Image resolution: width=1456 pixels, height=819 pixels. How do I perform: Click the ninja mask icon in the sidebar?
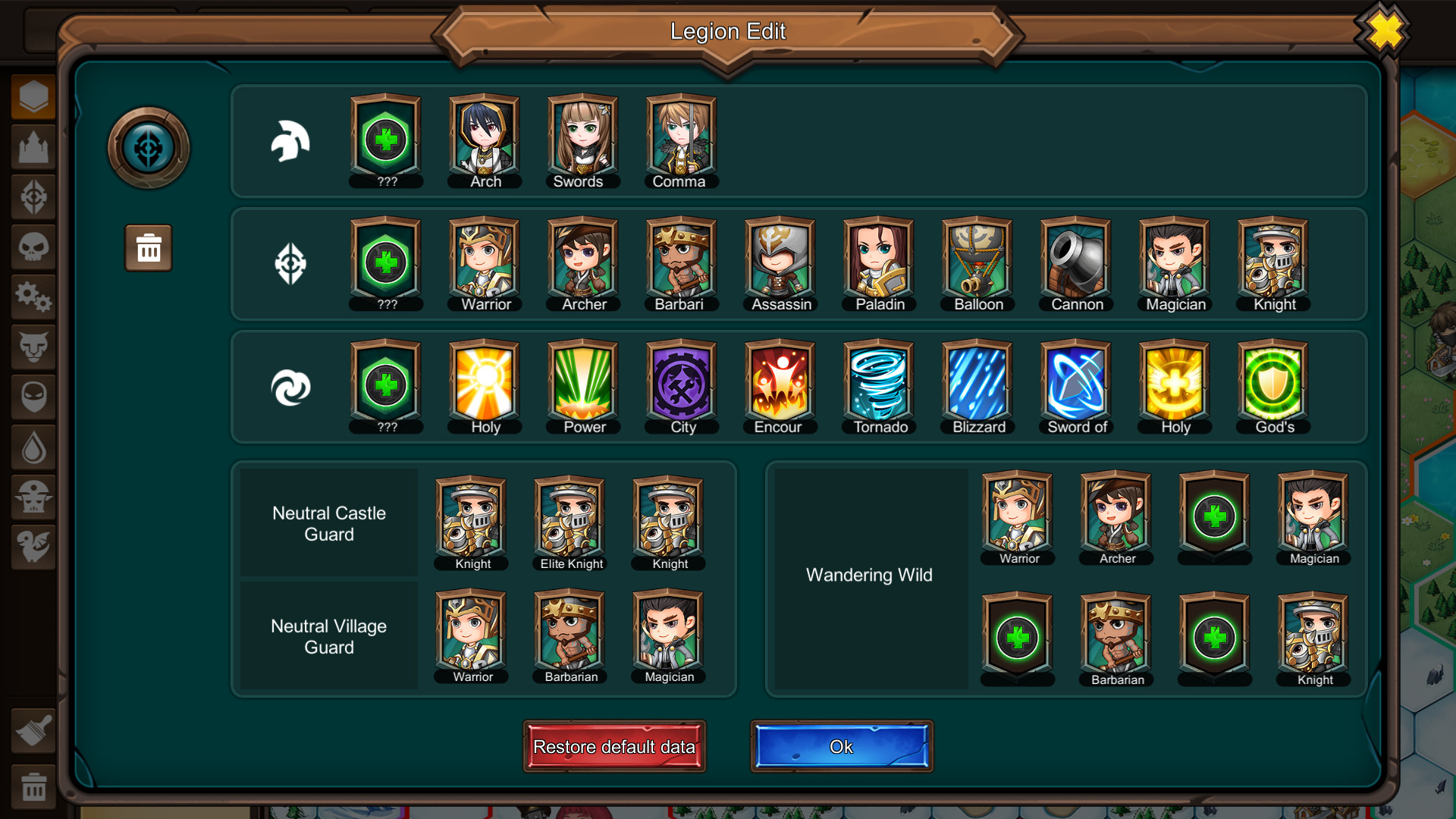33,397
